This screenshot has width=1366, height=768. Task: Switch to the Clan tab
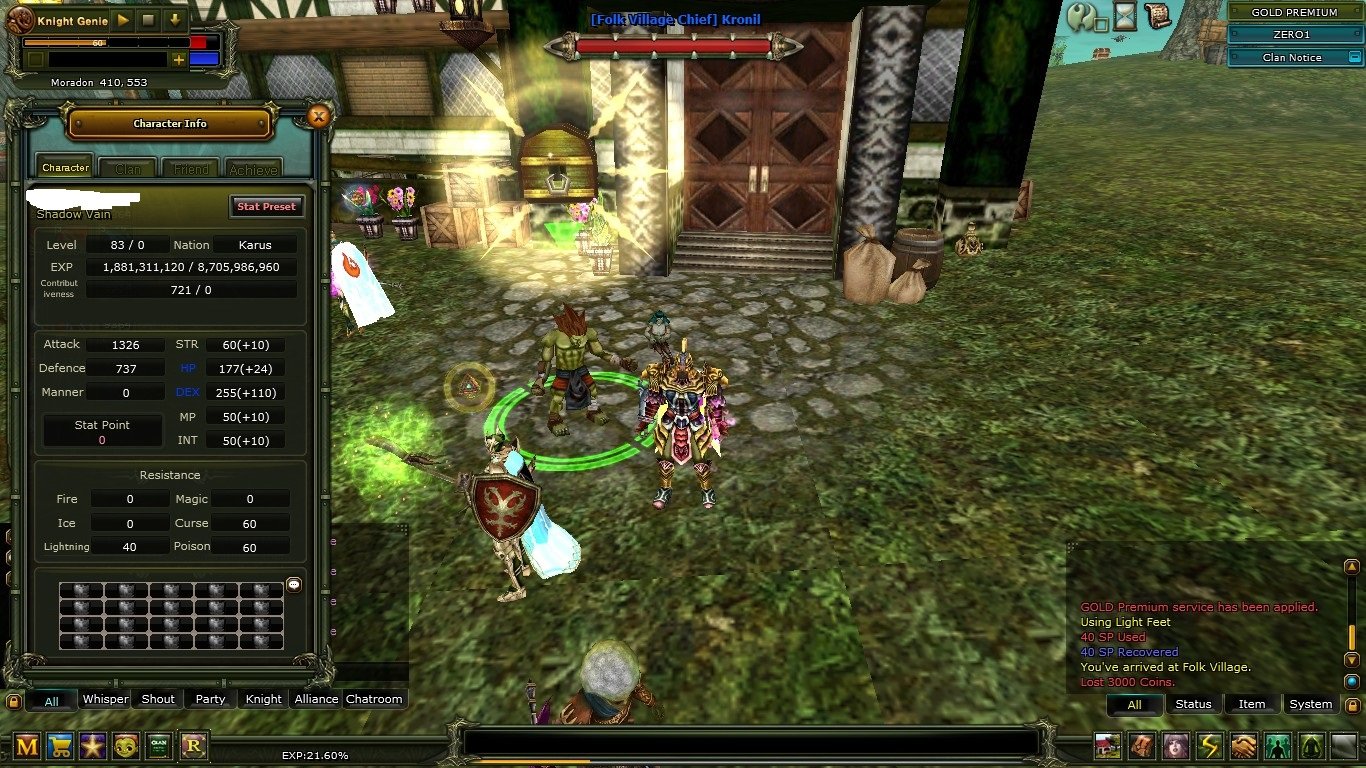[x=128, y=169]
